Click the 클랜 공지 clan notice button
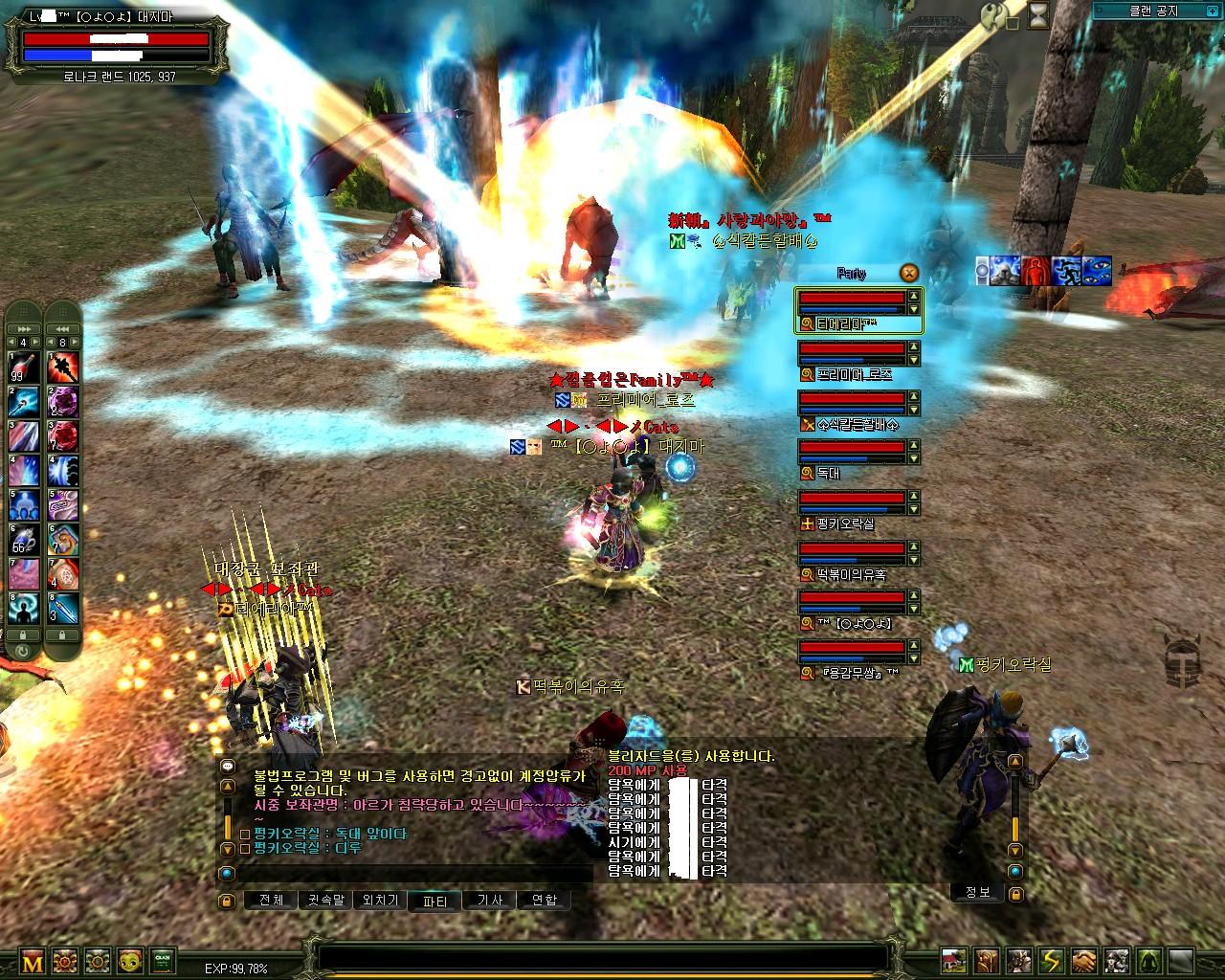This screenshot has width=1225, height=980. pos(1154,11)
